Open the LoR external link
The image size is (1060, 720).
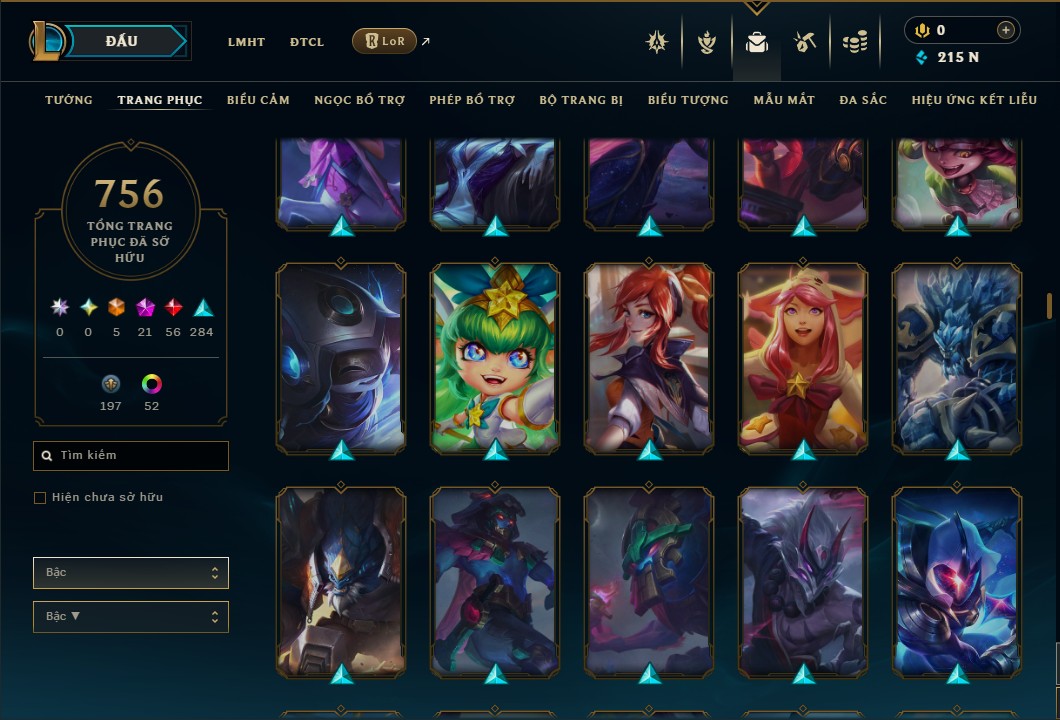coord(385,41)
